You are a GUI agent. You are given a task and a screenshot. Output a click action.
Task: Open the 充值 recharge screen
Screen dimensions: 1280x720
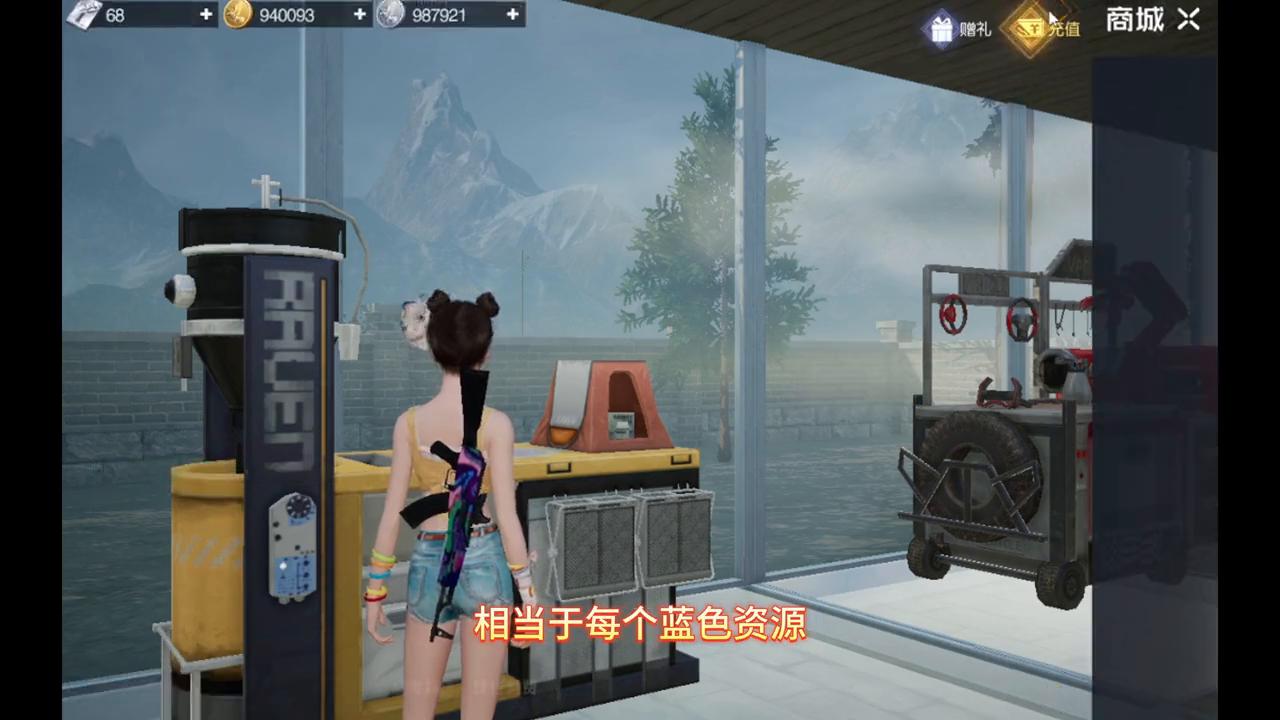coord(1048,28)
